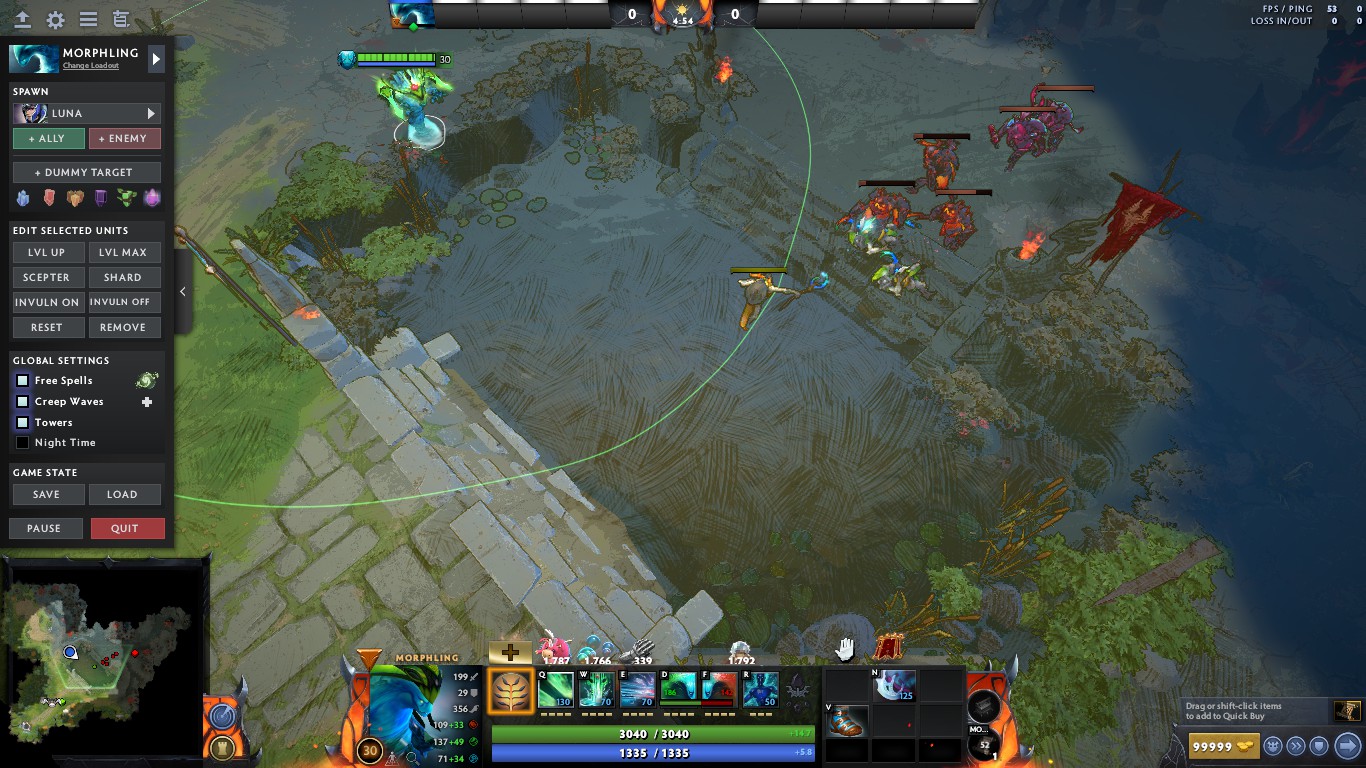
Task: Disable the Free Spells checkbox
Action: click(x=21, y=380)
